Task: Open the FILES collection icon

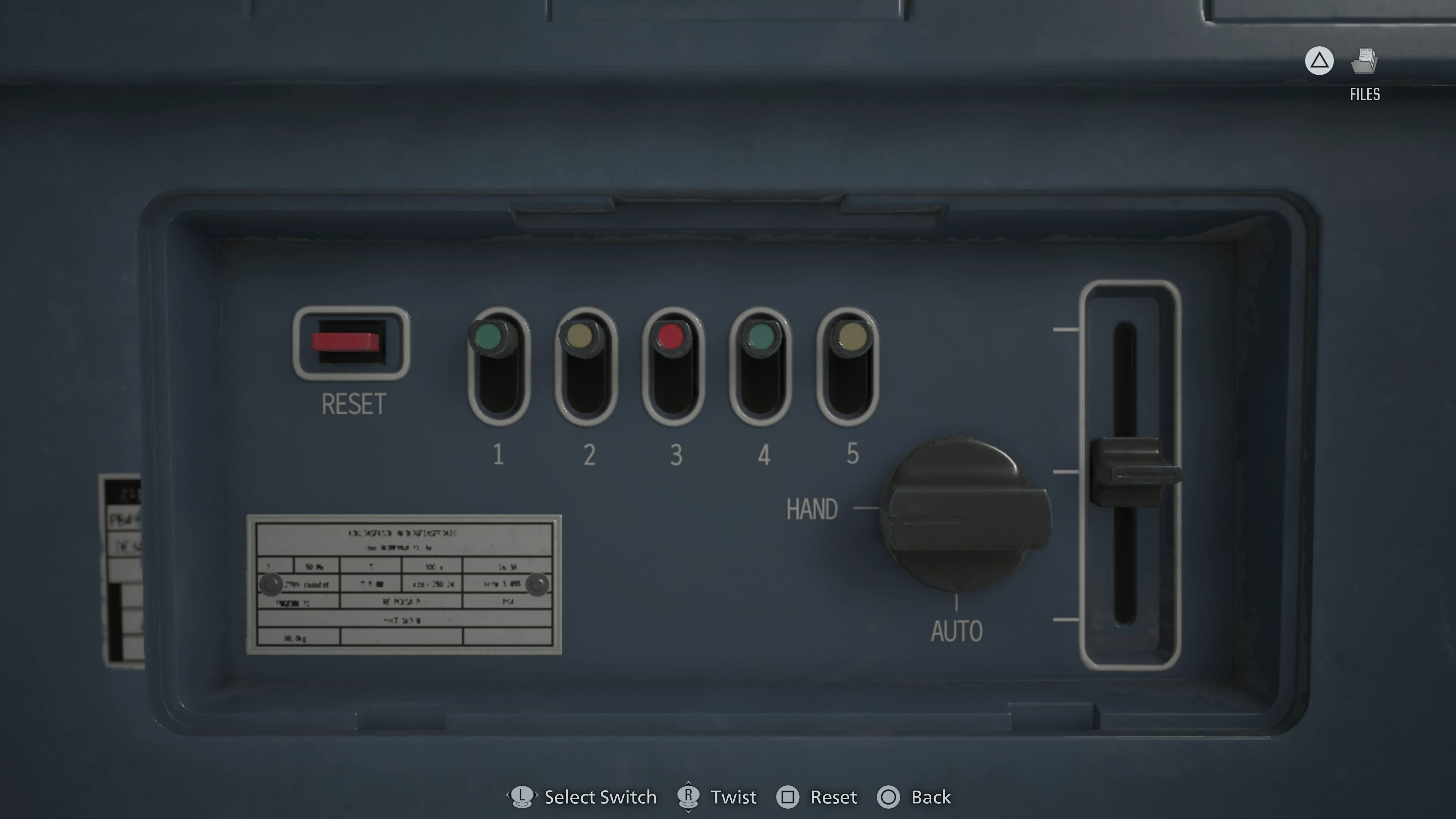Action: (1364, 61)
